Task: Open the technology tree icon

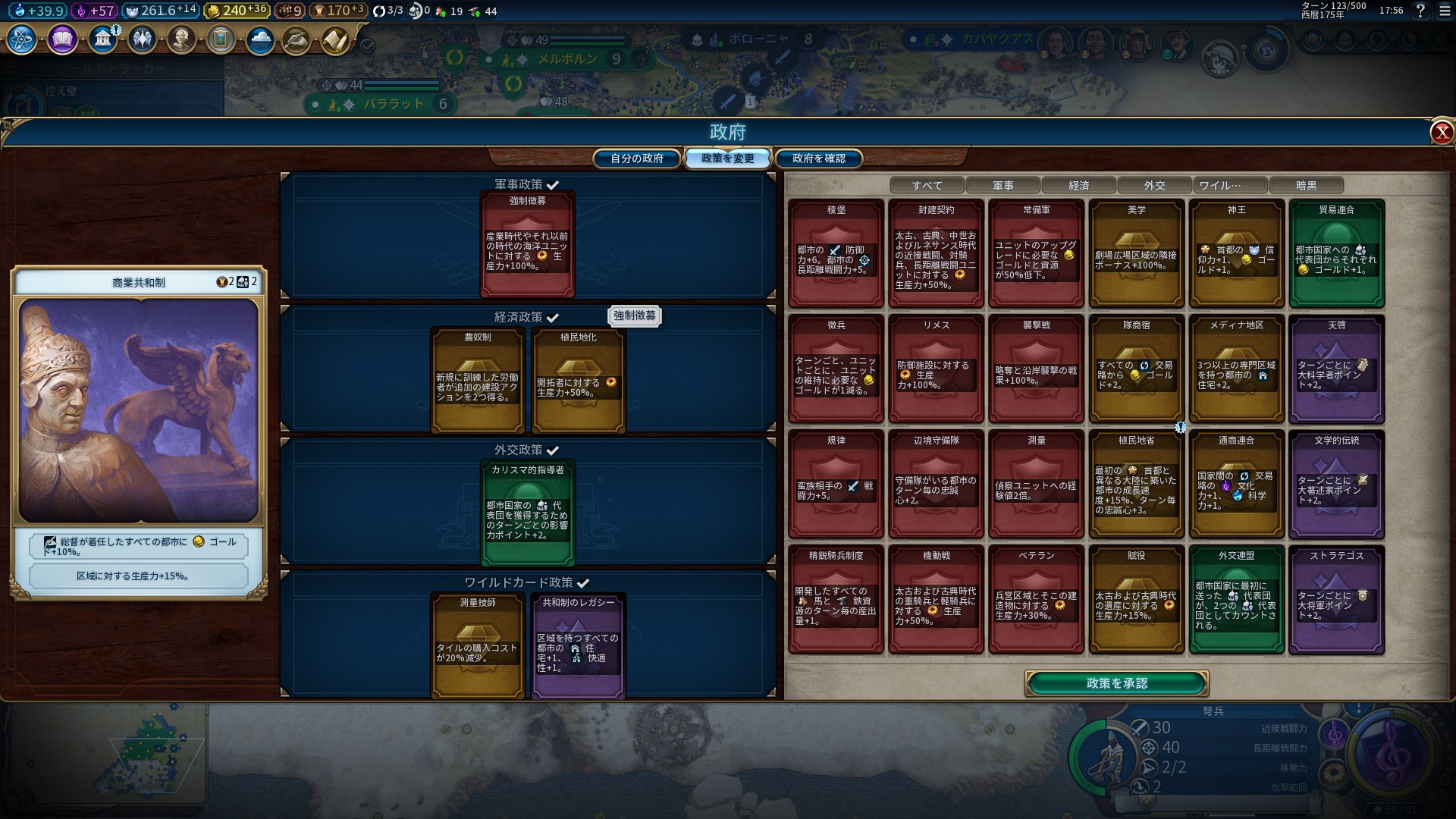Action: tap(22, 39)
